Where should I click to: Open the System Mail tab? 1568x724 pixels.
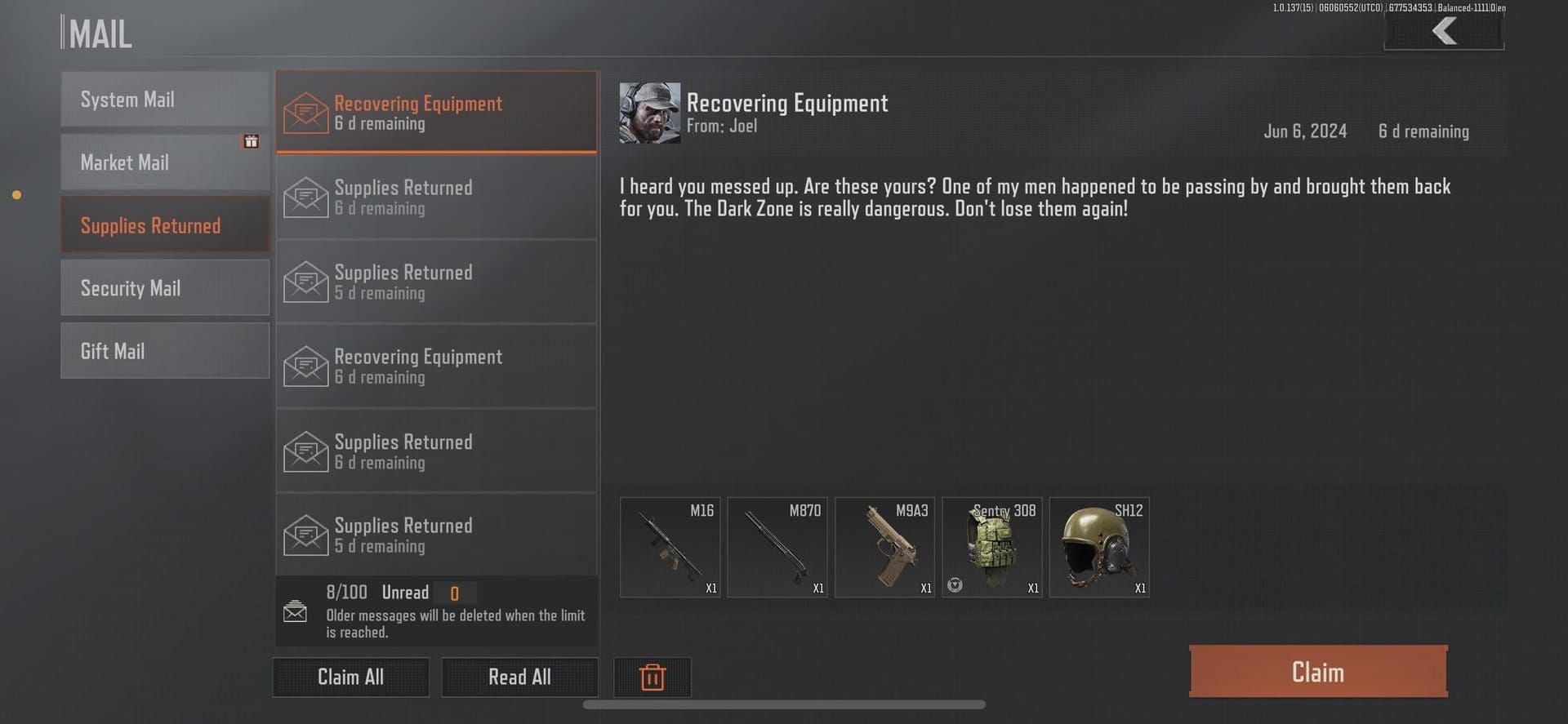click(164, 100)
